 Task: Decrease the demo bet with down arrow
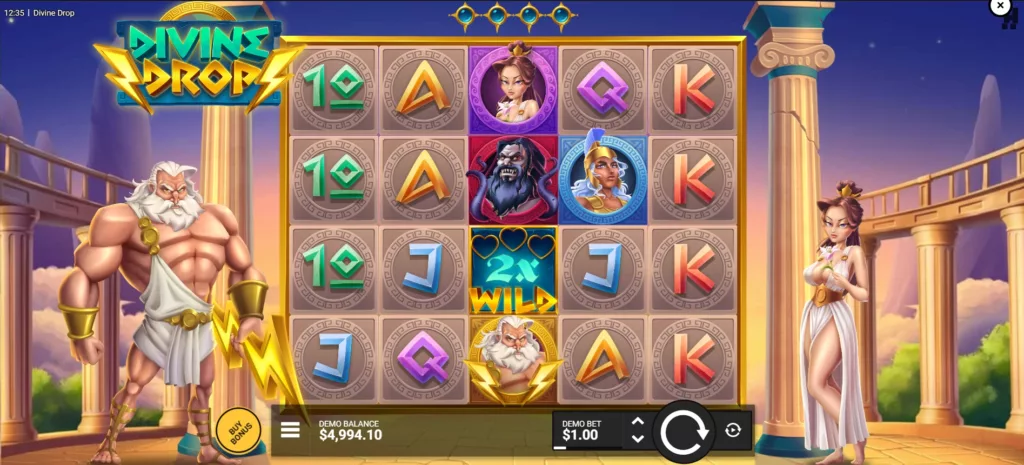(637, 439)
